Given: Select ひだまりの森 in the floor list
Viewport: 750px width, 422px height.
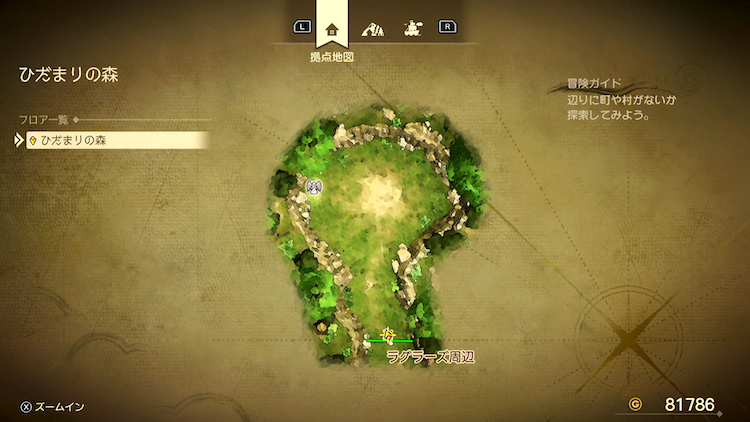Looking at the screenshot, I should coord(110,140).
